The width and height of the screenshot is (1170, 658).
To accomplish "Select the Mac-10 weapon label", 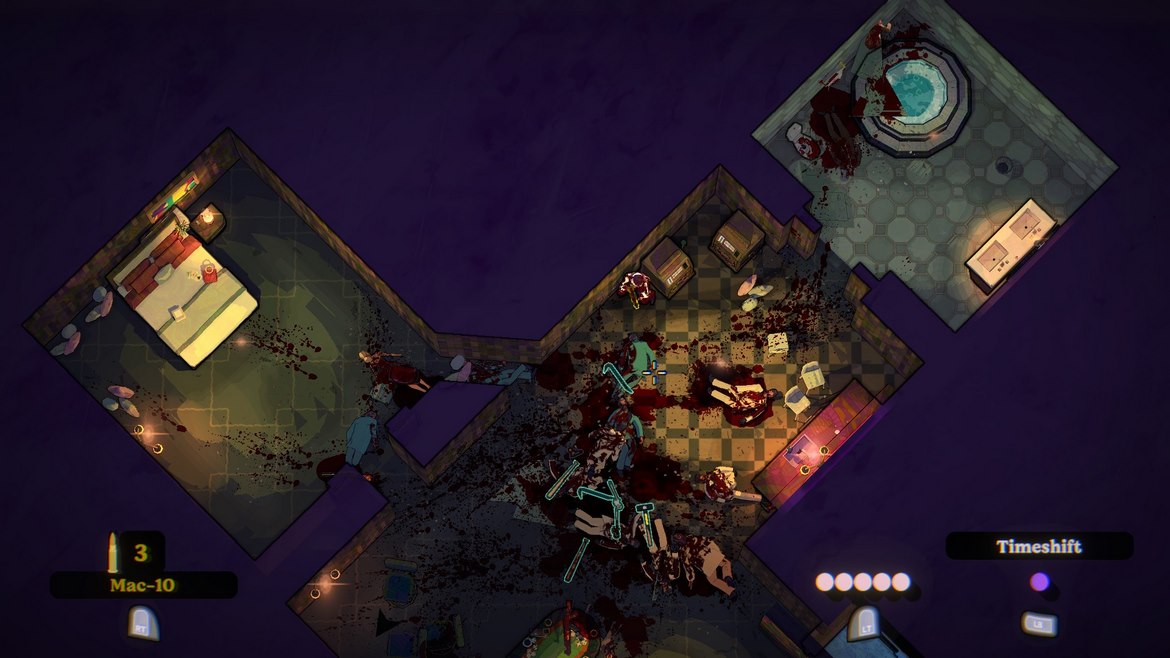I will tap(141, 585).
